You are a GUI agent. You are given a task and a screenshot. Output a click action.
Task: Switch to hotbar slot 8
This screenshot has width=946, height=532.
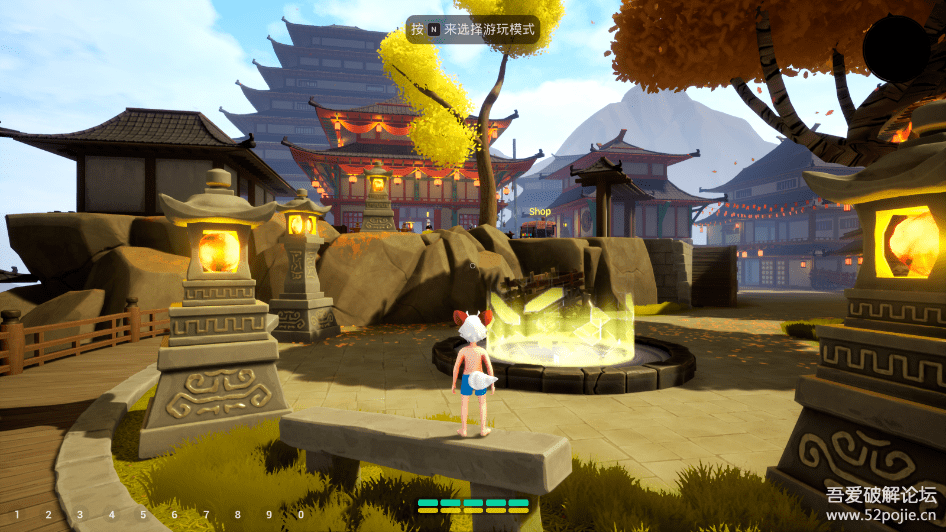click(237, 515)
